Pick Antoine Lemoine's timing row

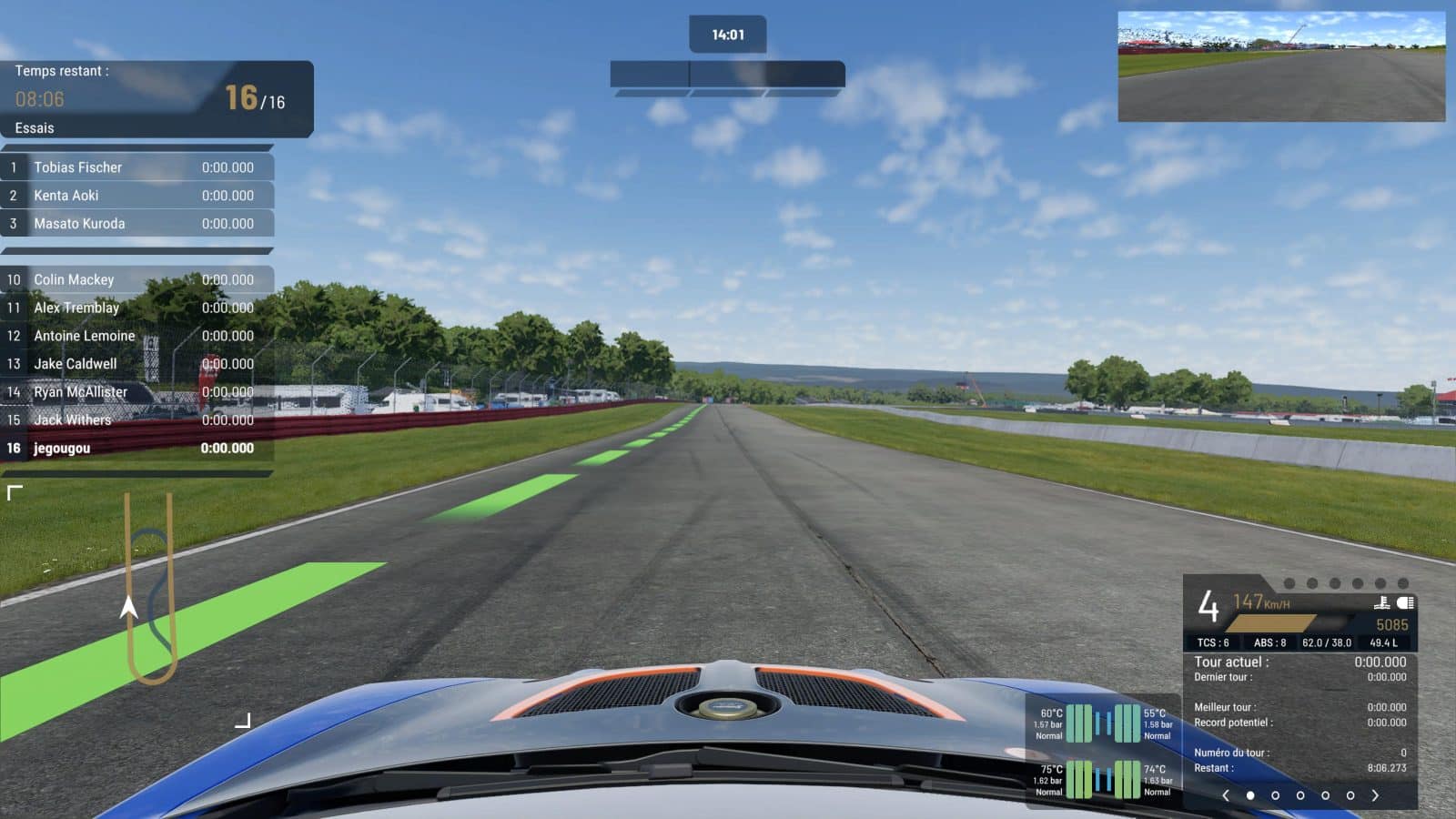pyautogui.click(x=136, y=336)
